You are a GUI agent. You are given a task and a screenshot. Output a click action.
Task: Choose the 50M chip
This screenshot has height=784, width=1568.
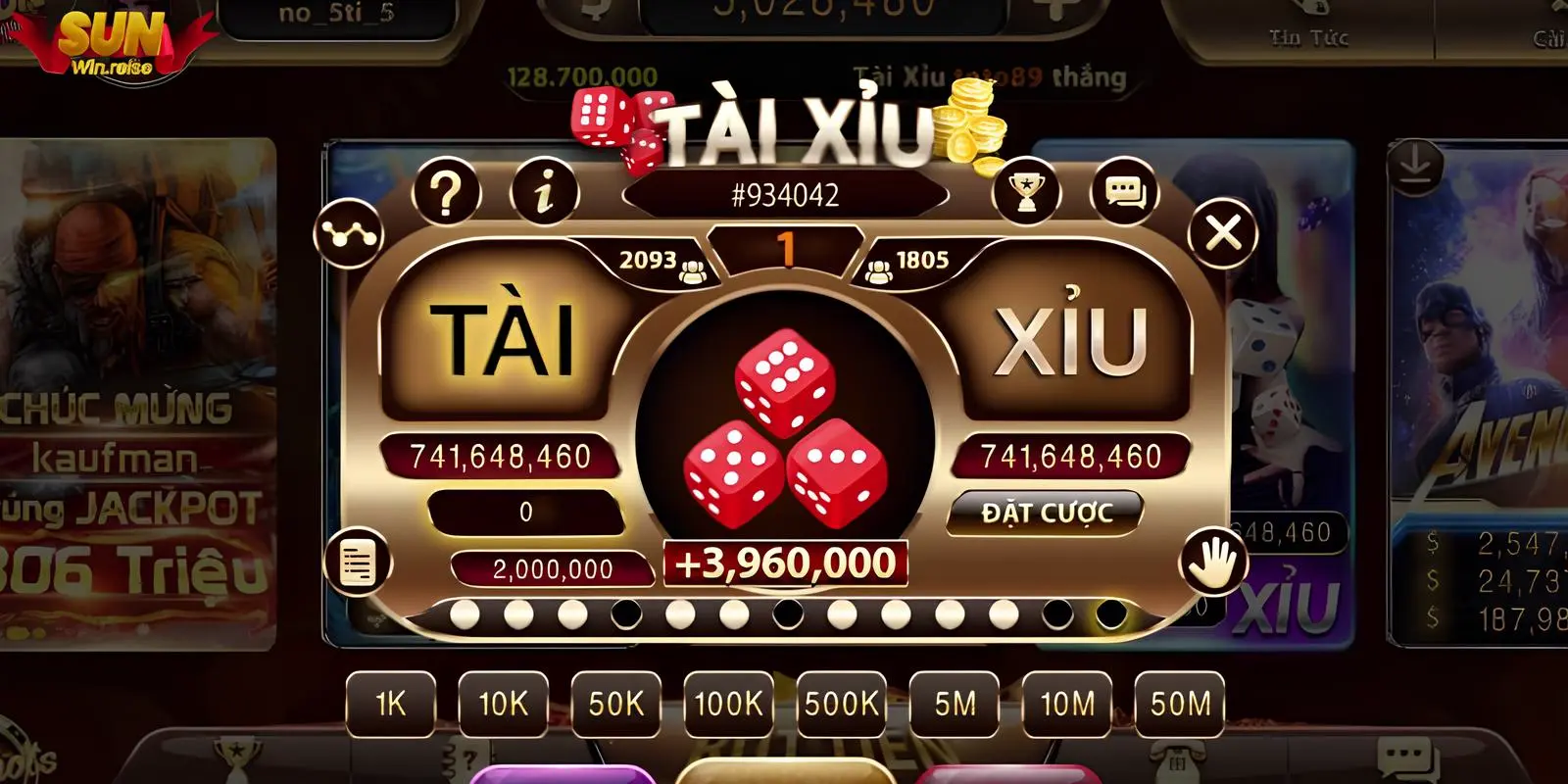coord(1180,704)
